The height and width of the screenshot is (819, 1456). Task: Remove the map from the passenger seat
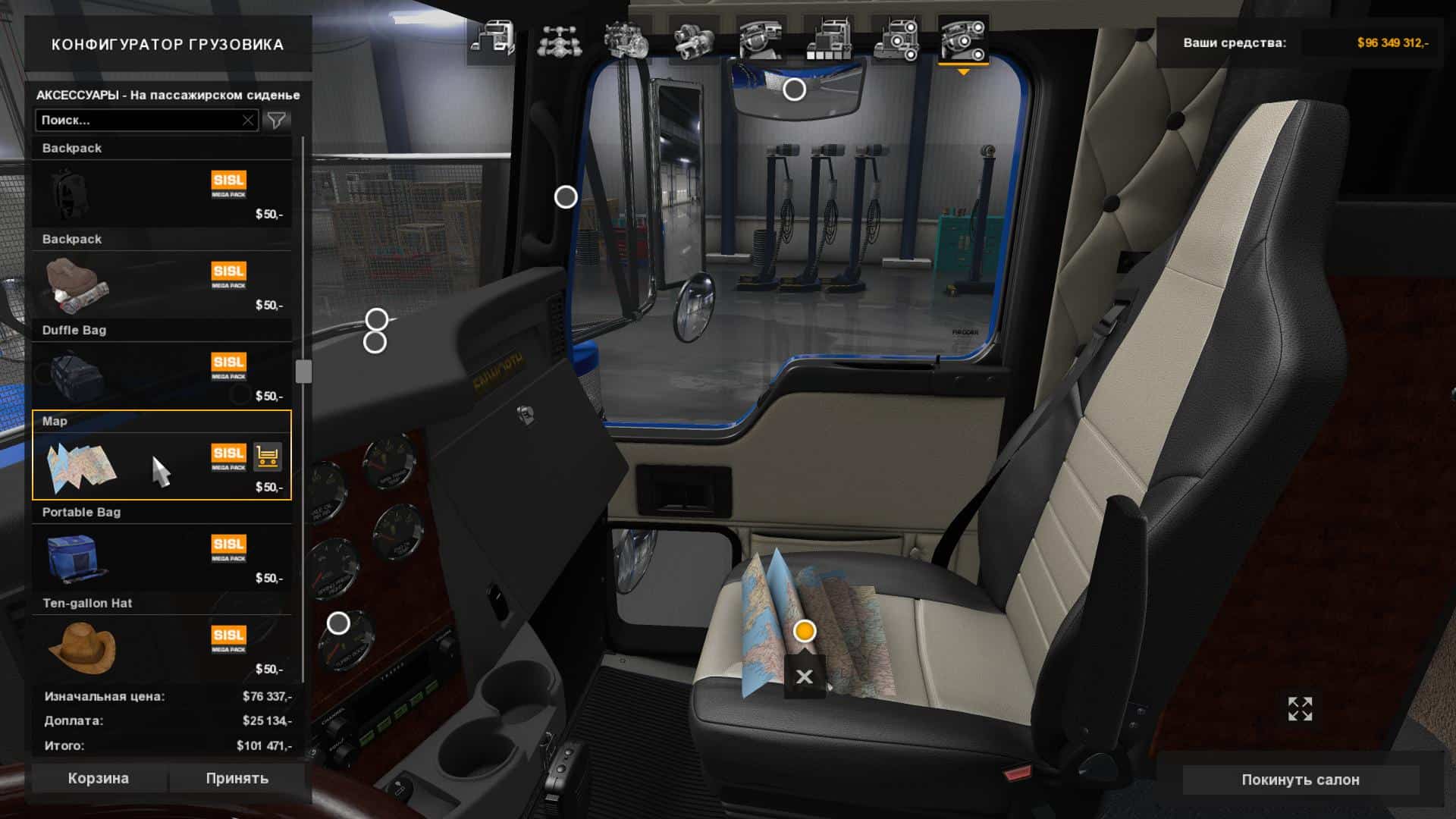point(805,676)
